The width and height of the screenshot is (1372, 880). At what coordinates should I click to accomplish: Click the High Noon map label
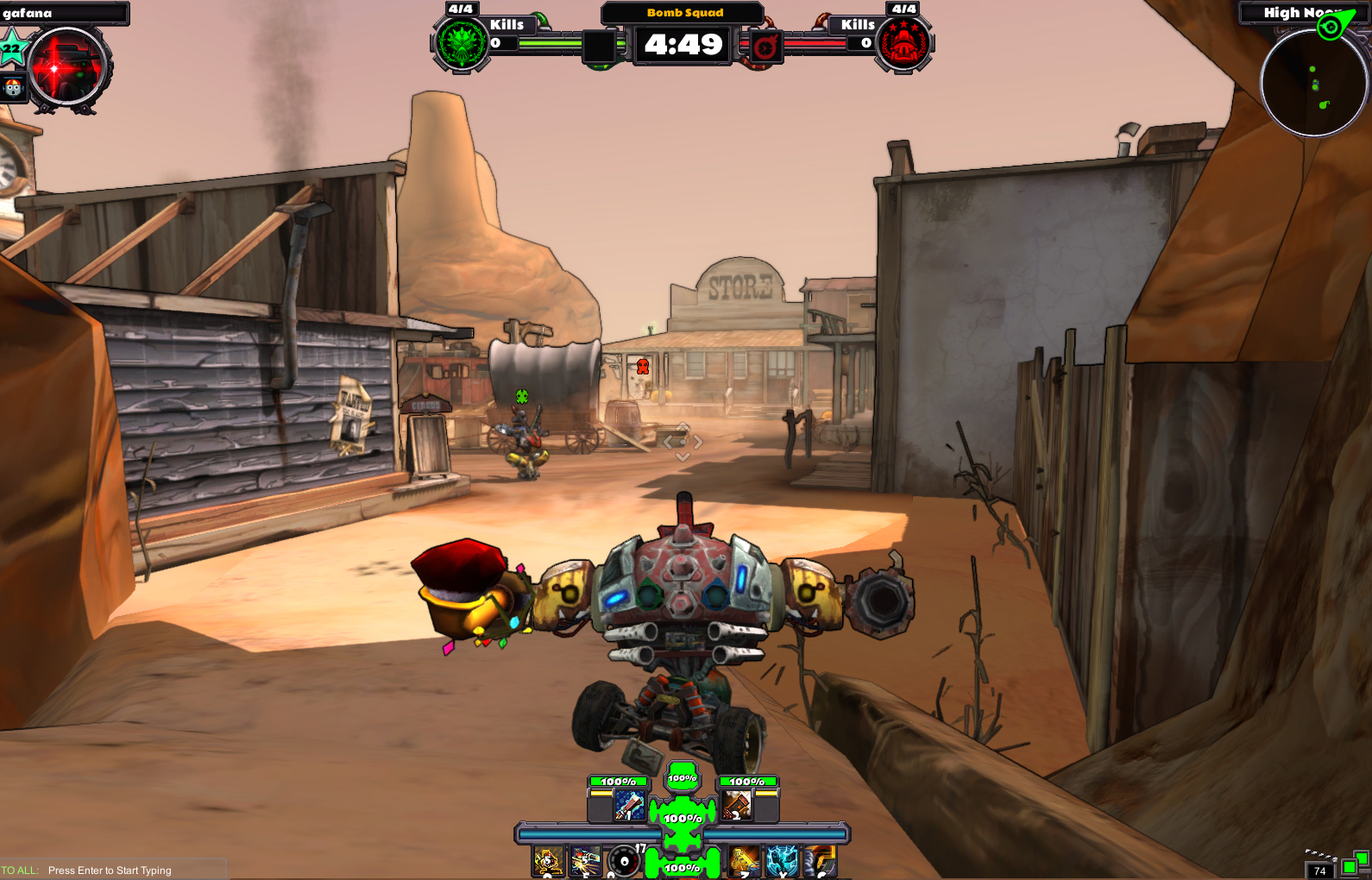1295,12
